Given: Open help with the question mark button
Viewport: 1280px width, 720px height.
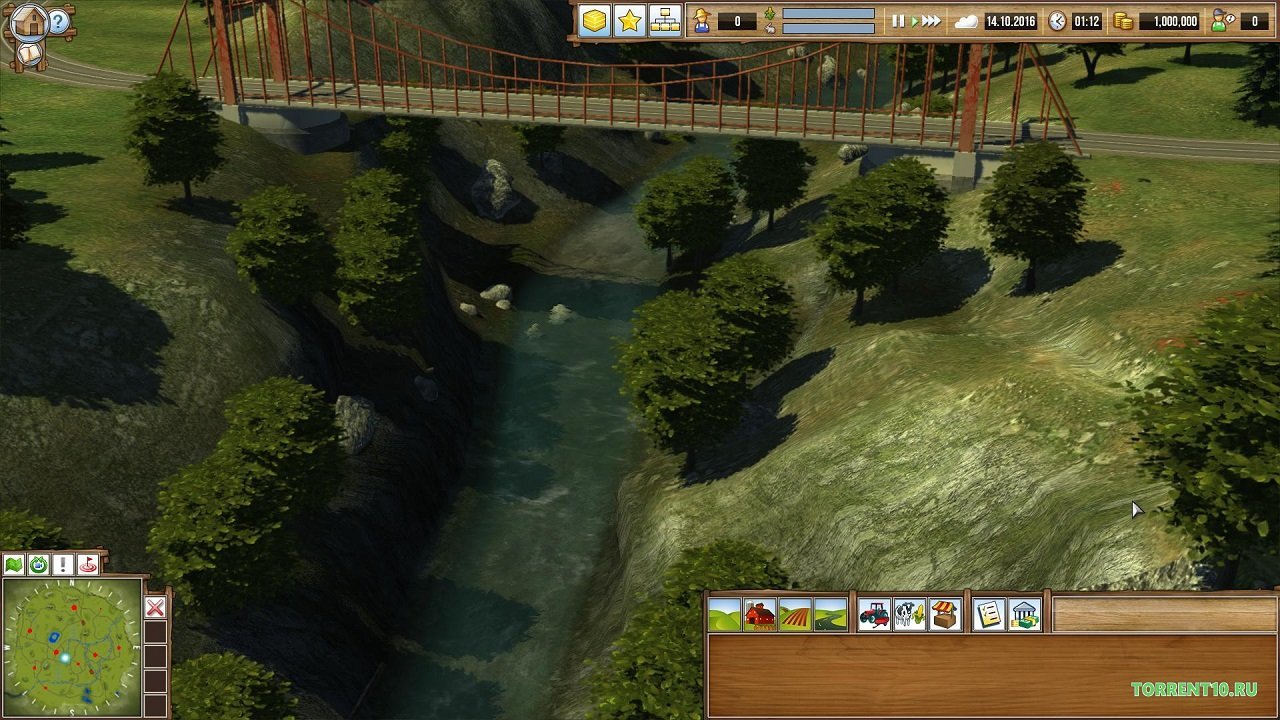Looking at the screenshot, I should coord(60,22).
